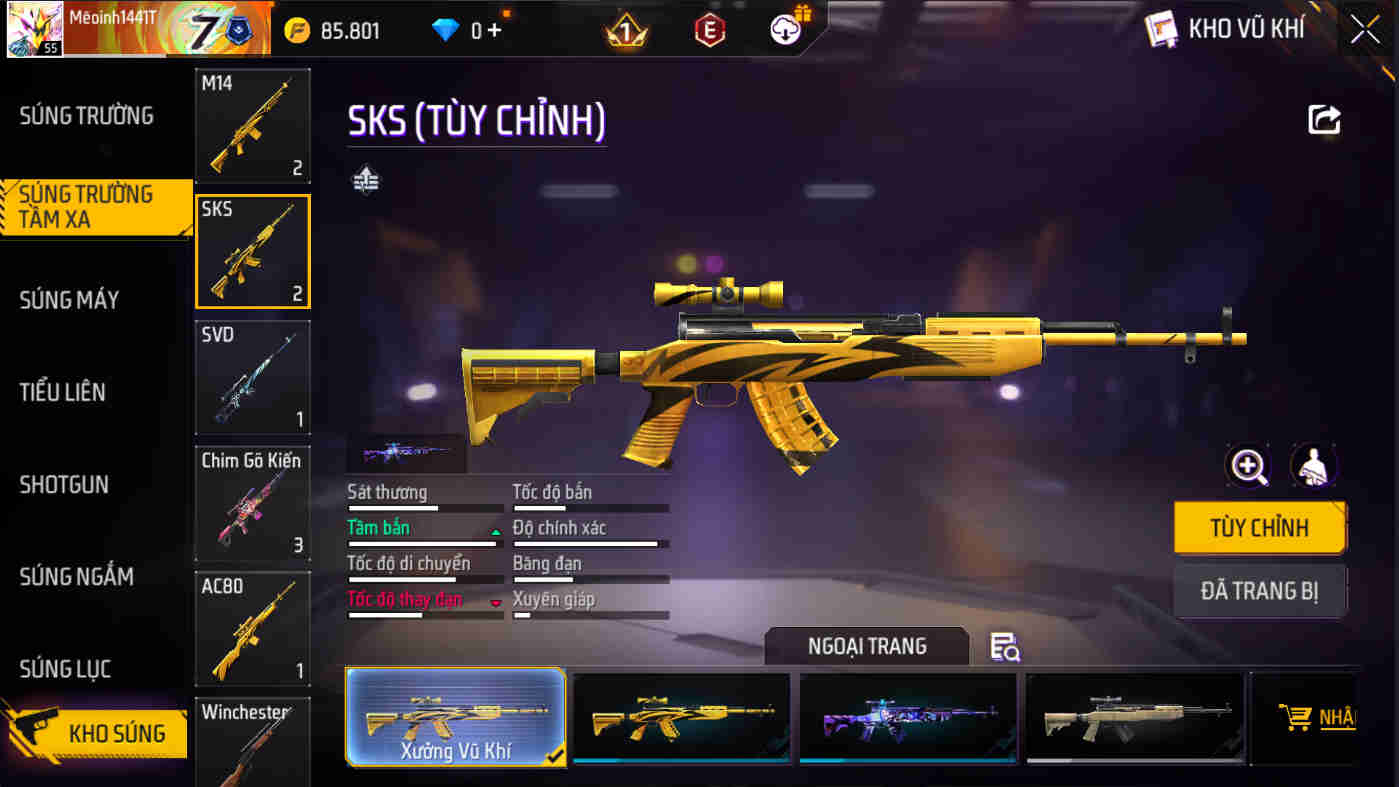This screenshot has height=787, width=1399.
Task: Open the level 1 crown badge icon
Action: [x=625, y=29]
